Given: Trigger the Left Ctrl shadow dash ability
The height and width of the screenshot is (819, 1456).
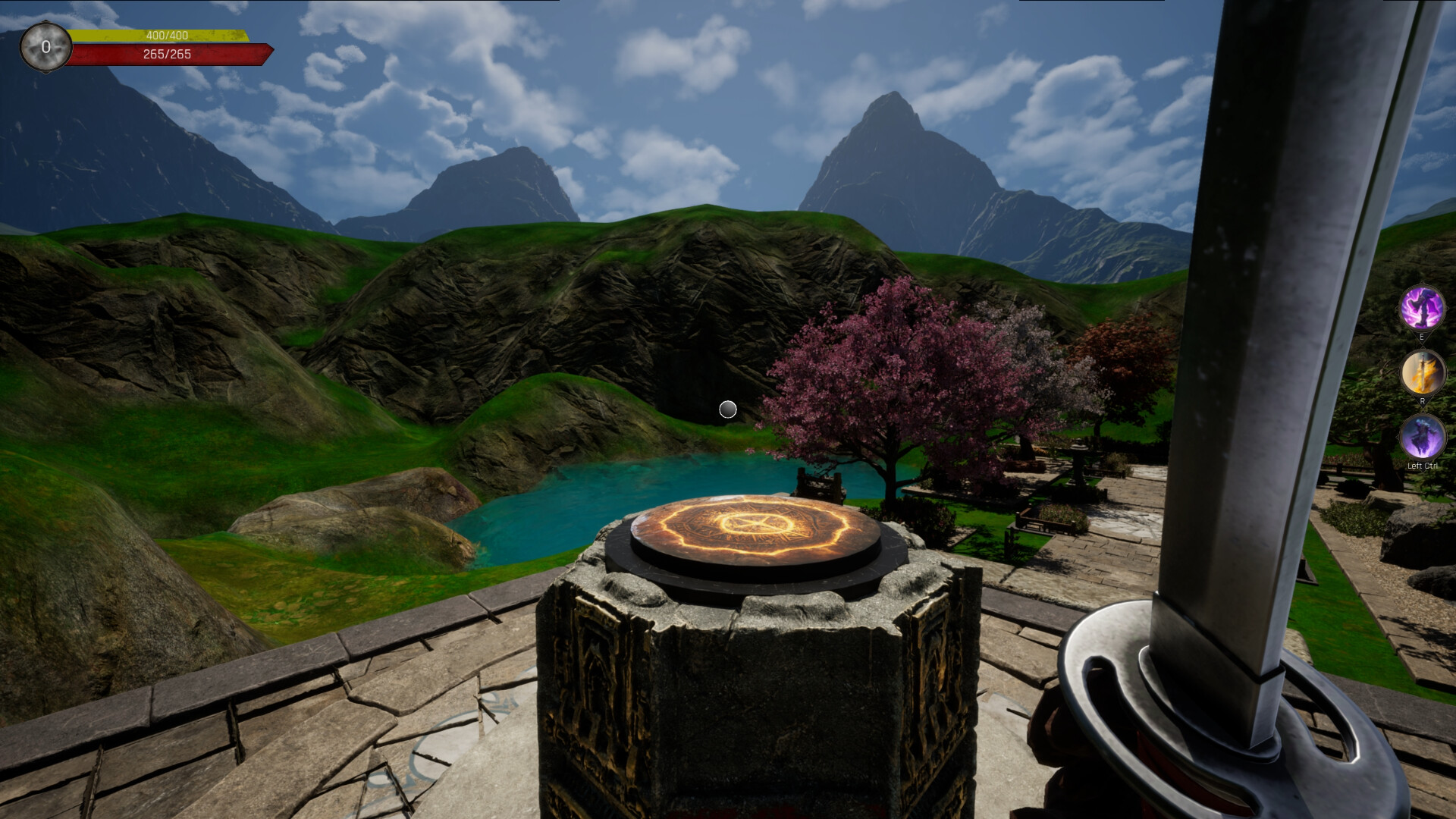Looking at the screenshot, I should (1422, 438).
